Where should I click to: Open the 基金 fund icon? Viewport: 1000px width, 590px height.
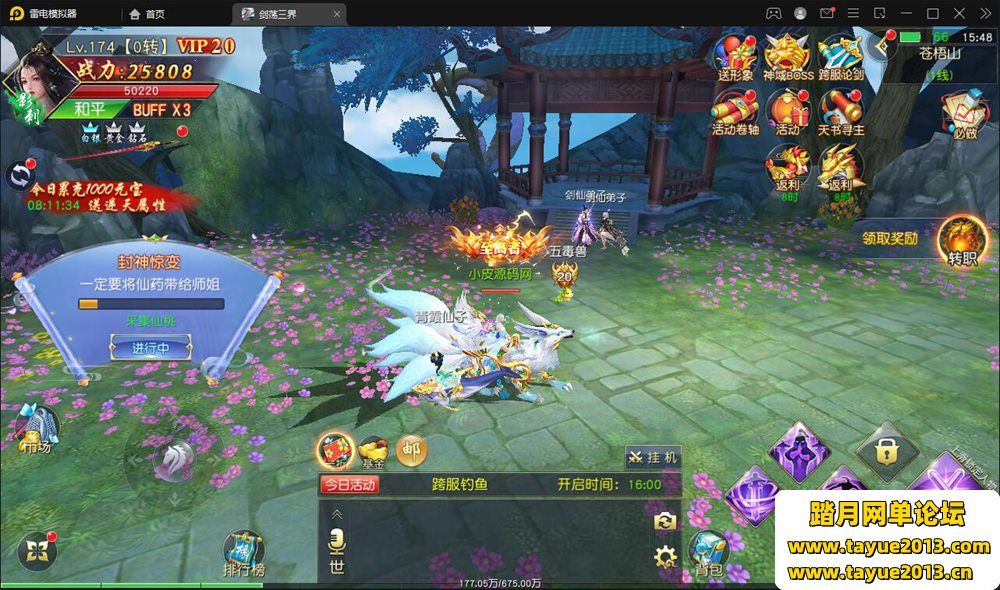click(373, 452)
